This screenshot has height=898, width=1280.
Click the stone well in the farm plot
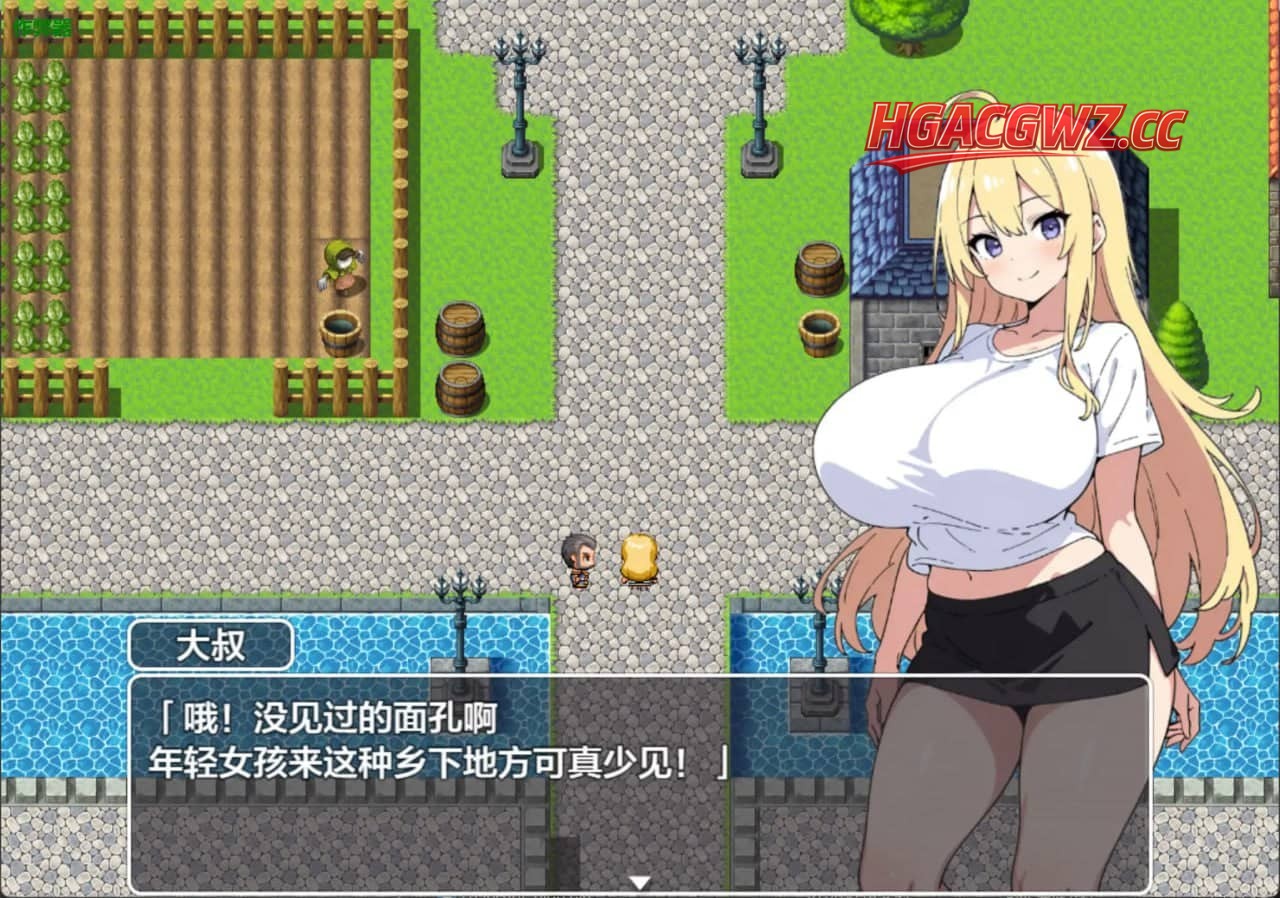pyautogui.click(x=340, y=335)
